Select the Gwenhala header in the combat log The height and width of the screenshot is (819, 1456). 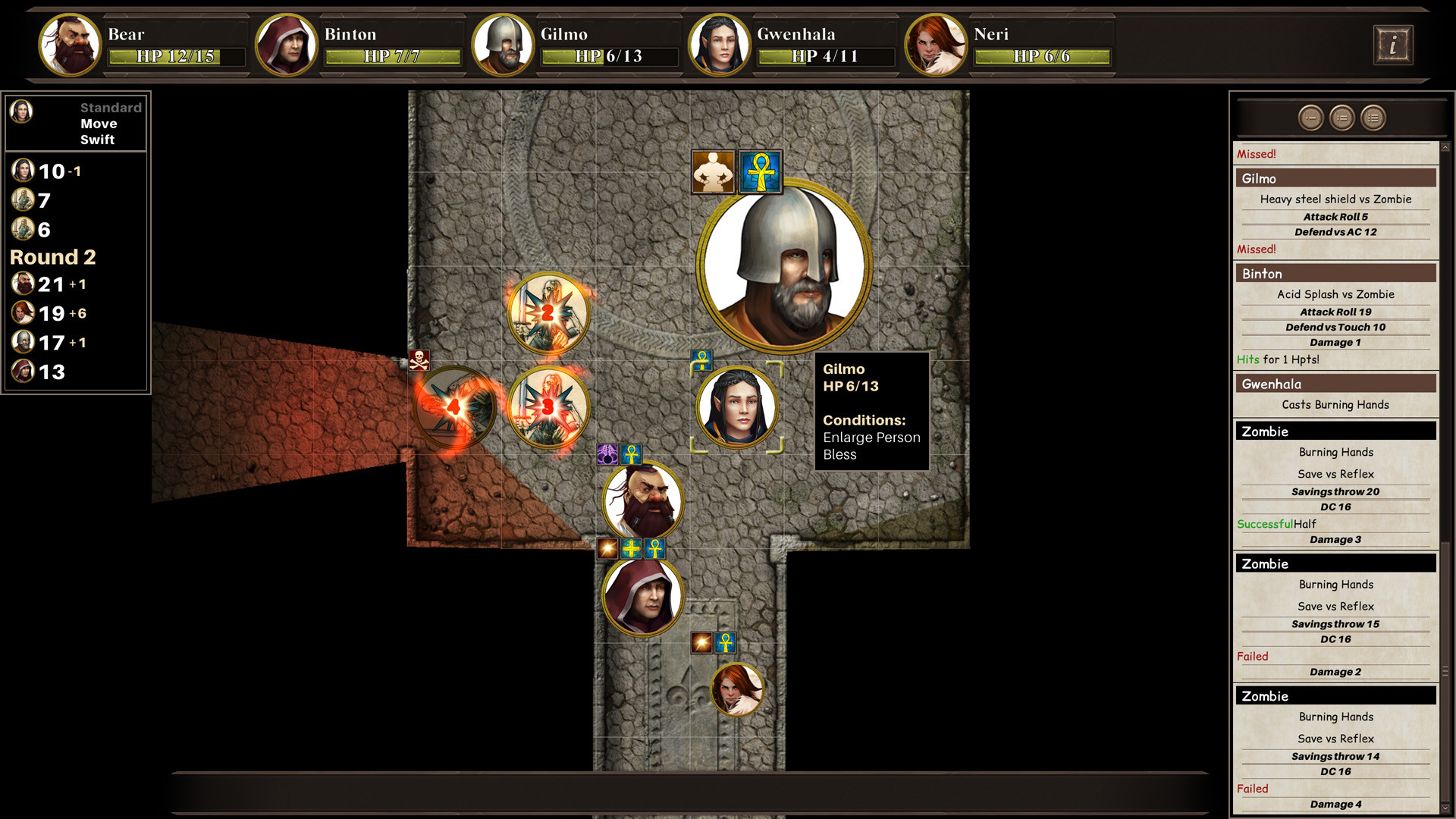1335,384
